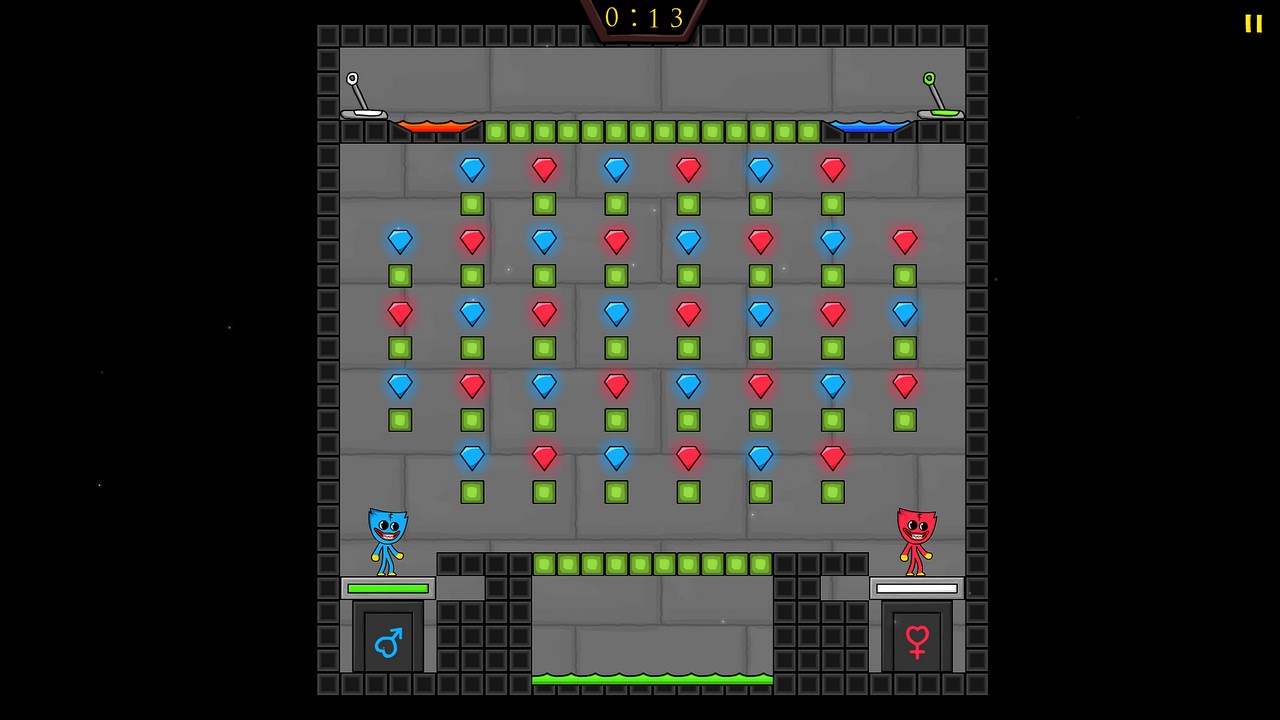Select the blue male symbol door
Viewport: 1280px width, 720px height.
388,641
